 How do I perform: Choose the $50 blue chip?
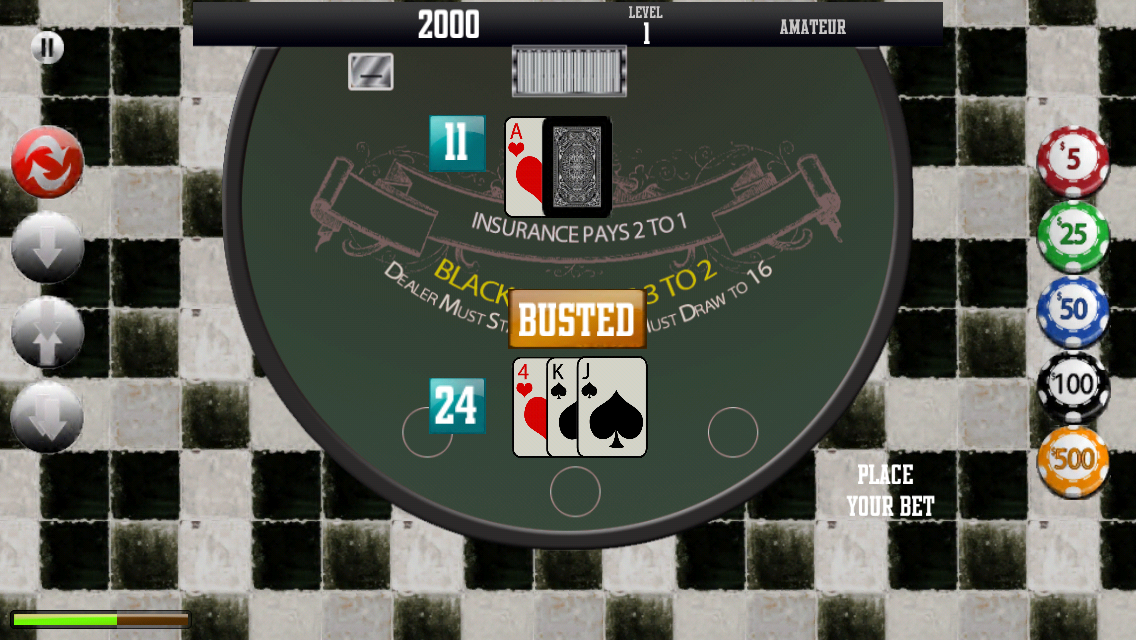[x=1073, y=310]
